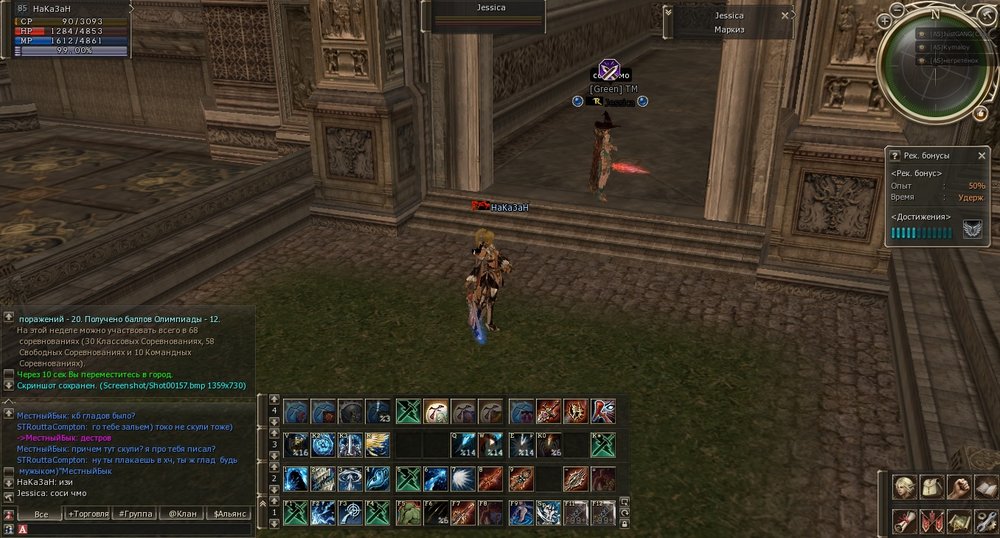Screen dimensions: 1000x538
Task: Click the chat message input field
Action: pos(130,529)
